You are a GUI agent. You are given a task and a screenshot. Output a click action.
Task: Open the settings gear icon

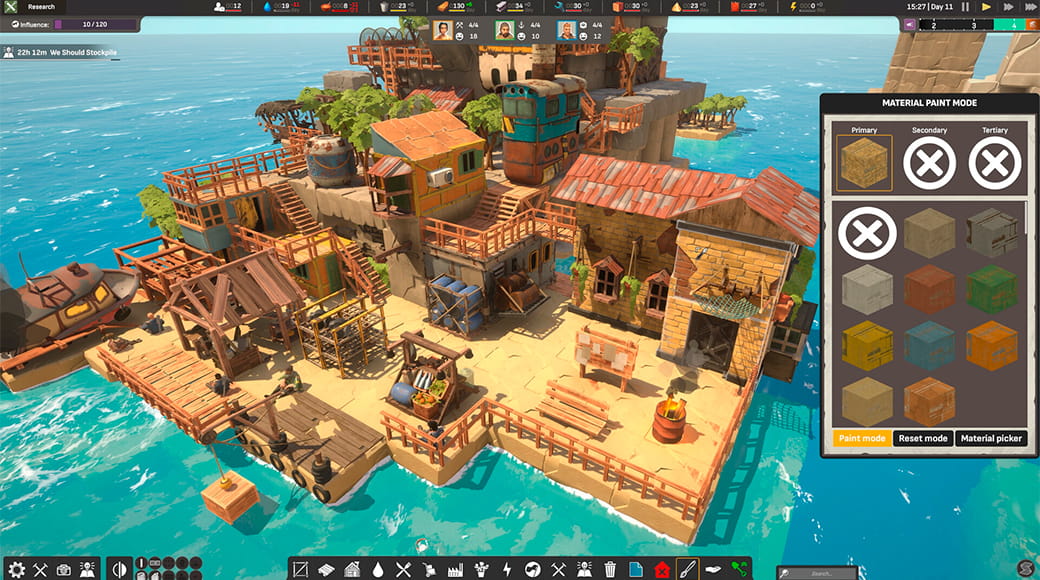[16, 569]
